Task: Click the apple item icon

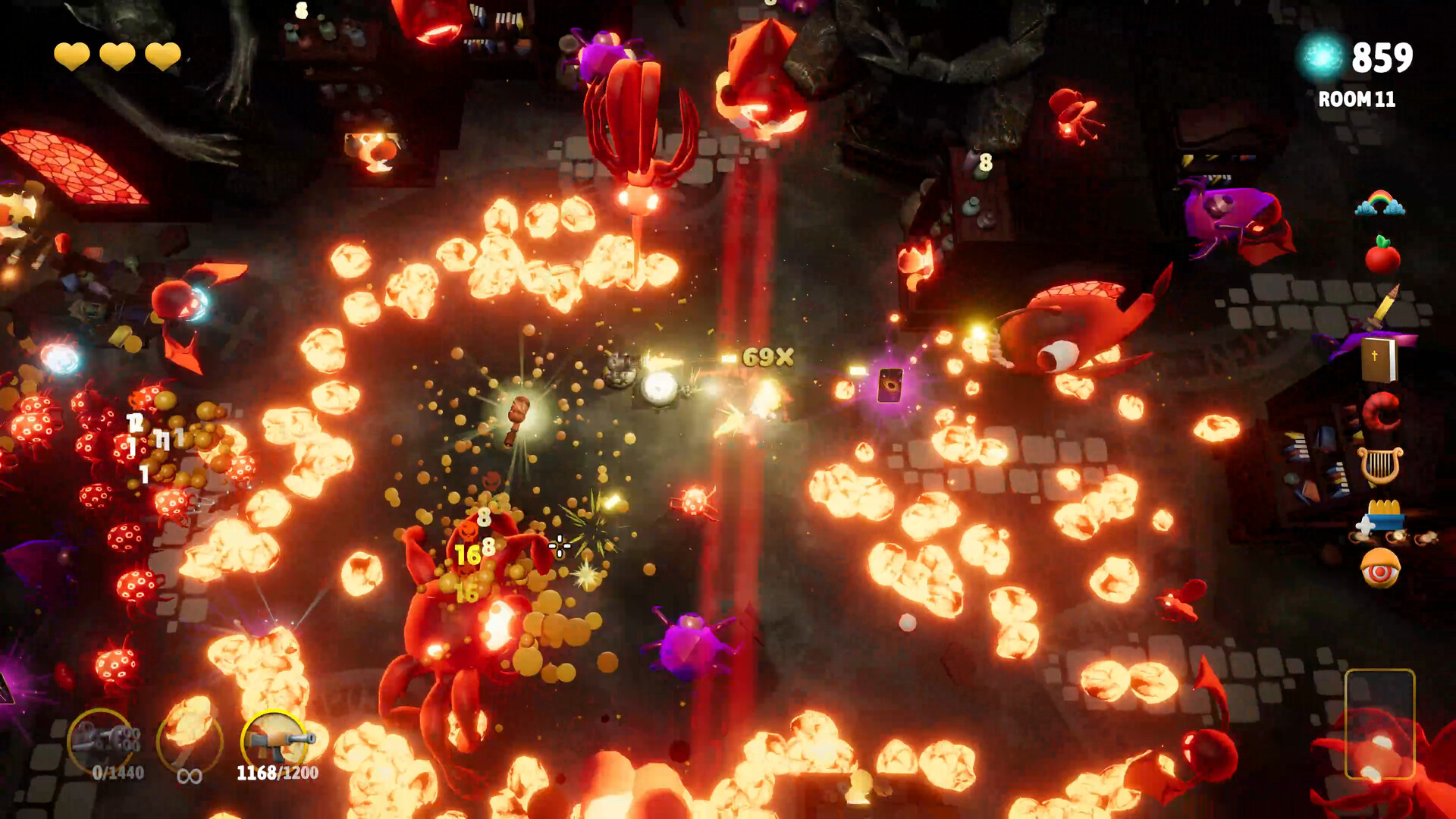Action: tap(1382, 258)
